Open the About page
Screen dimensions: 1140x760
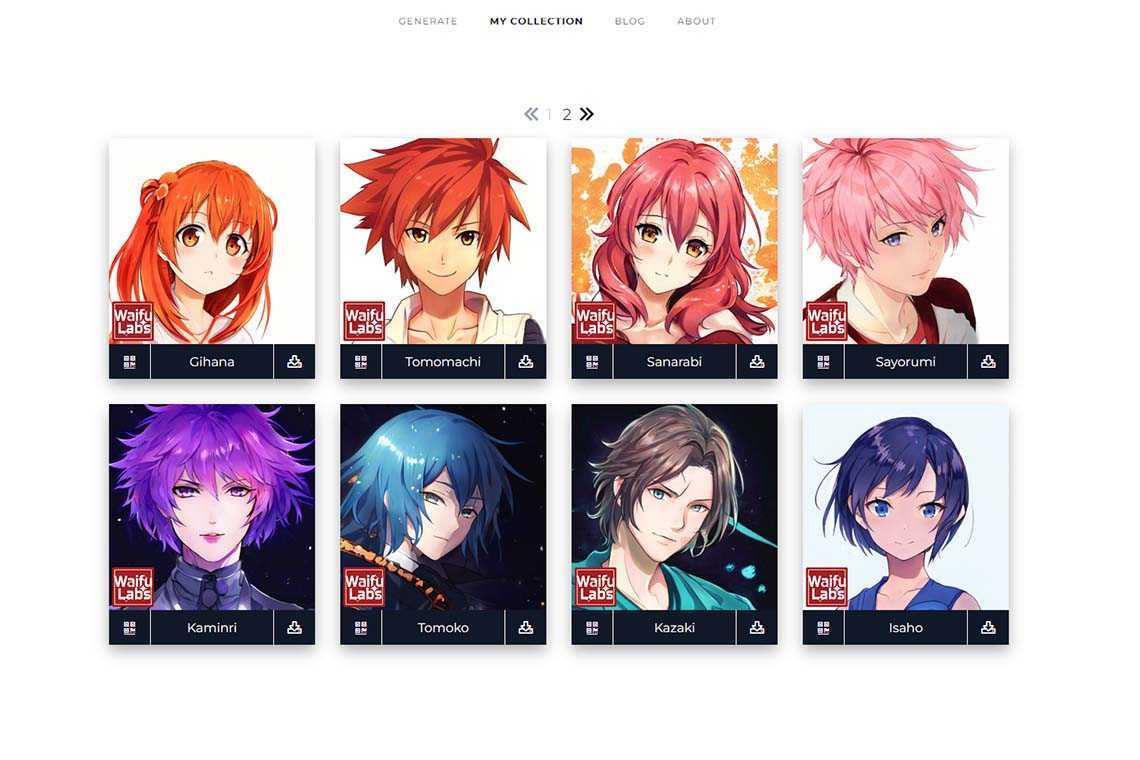(x=696, y=21)
